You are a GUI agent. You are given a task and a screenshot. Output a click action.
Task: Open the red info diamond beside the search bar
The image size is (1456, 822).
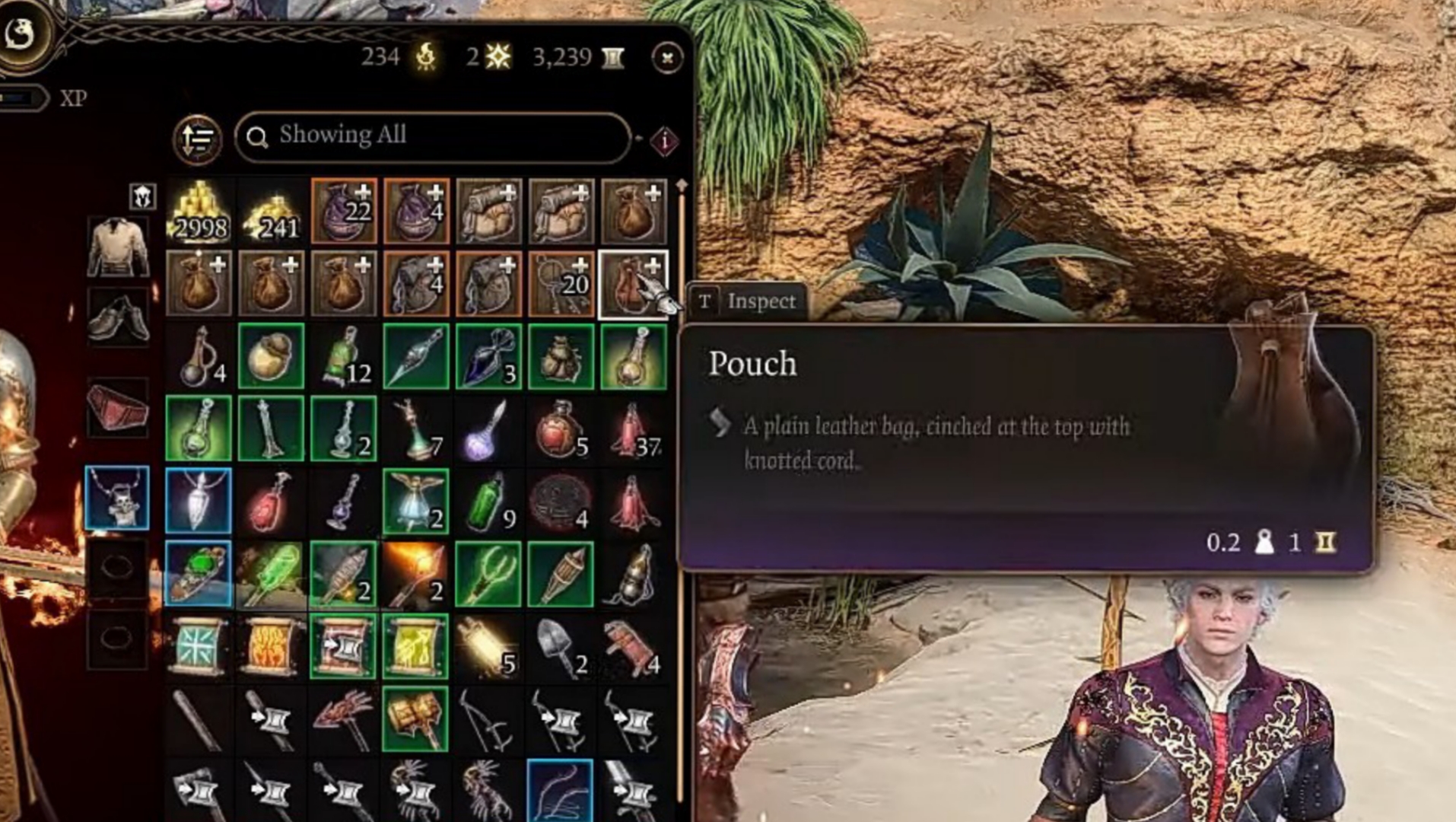[x=663, y=139]
